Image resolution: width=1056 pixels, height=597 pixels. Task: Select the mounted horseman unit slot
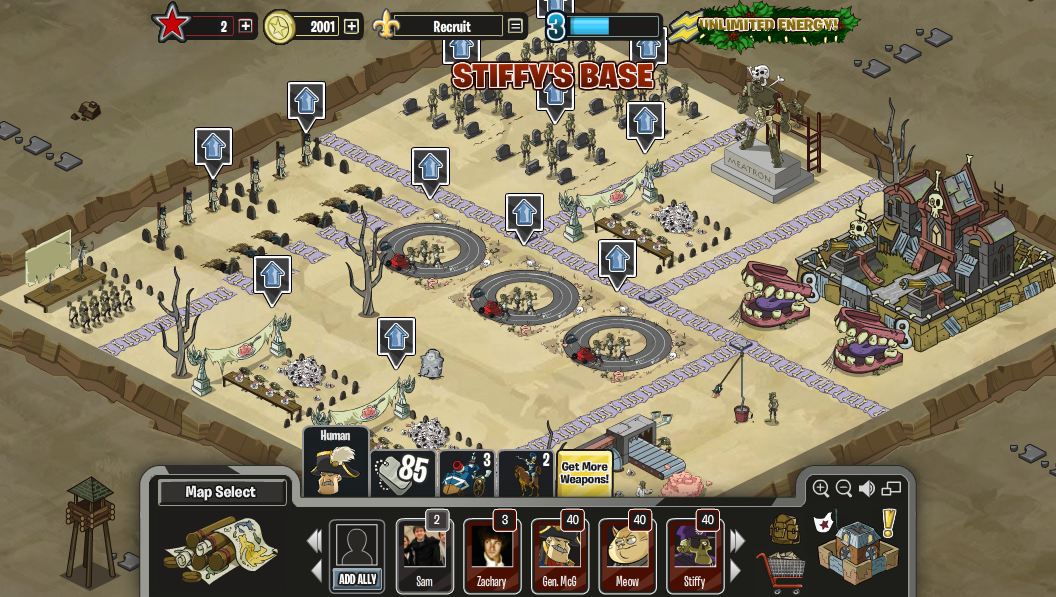coord(526,473)
